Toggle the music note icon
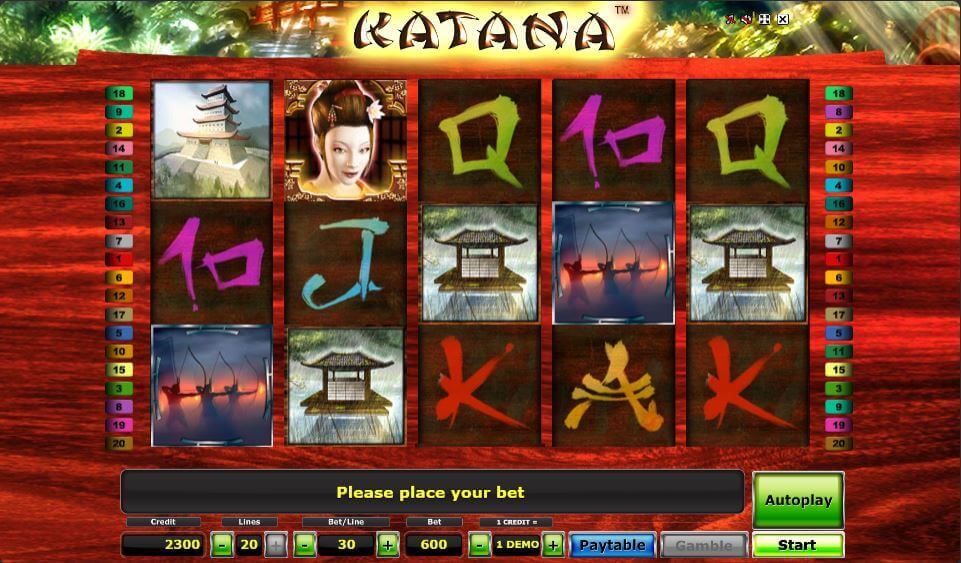This screenshot has height=563, width=961. point(733,19)
